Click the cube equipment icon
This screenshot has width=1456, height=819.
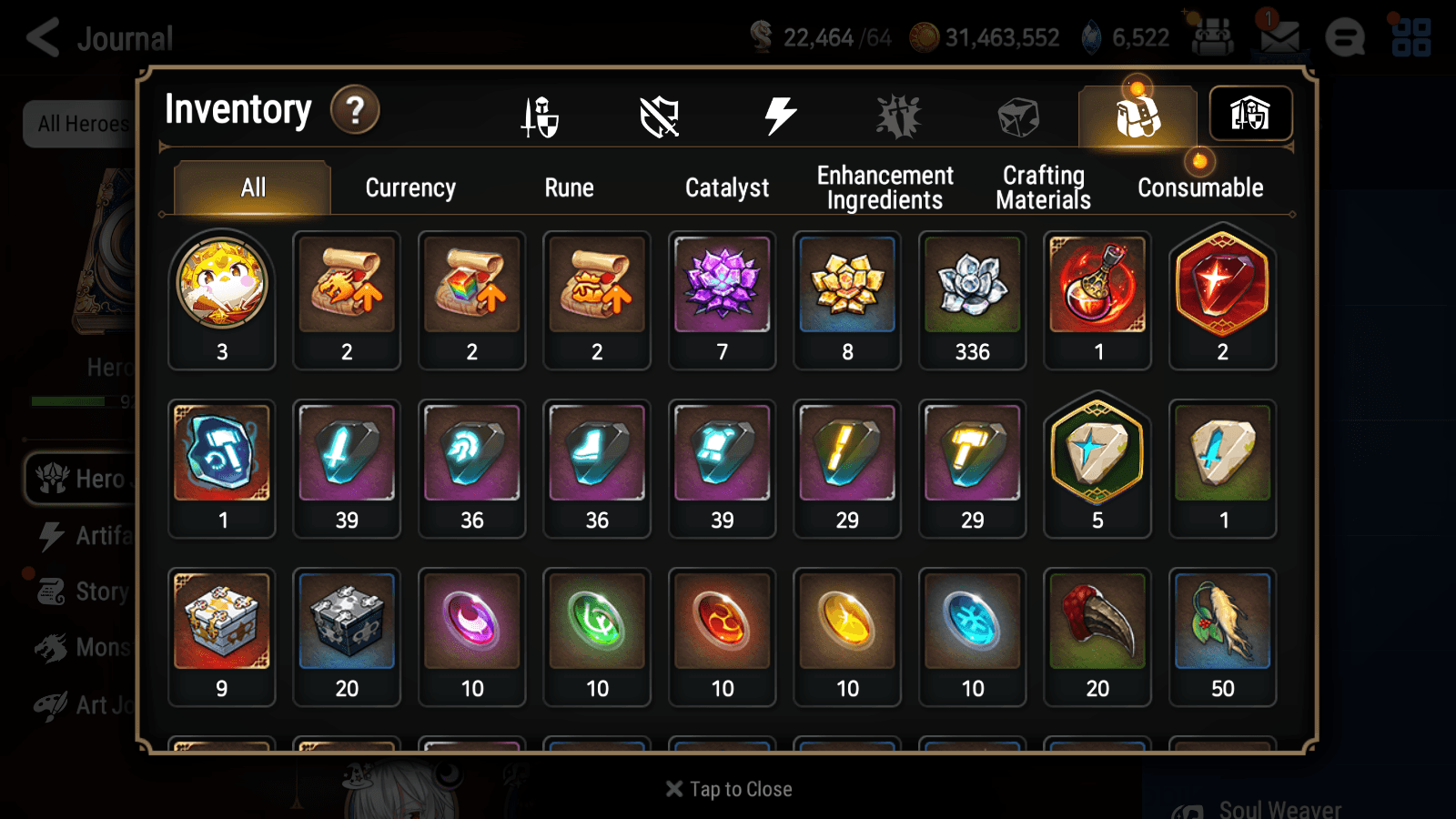point(1017,114)
